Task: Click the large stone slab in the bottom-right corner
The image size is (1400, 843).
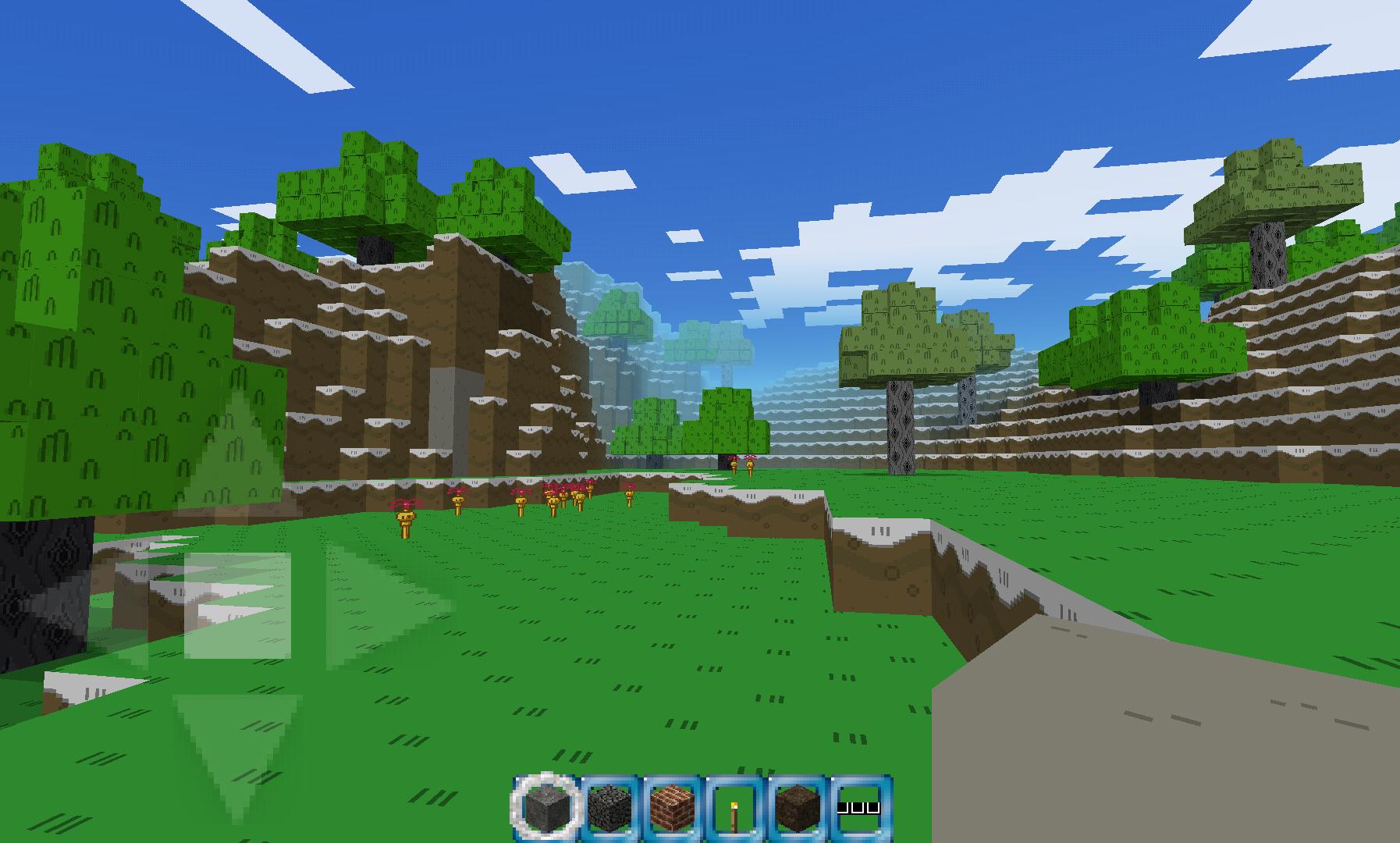Action: 1210,742
